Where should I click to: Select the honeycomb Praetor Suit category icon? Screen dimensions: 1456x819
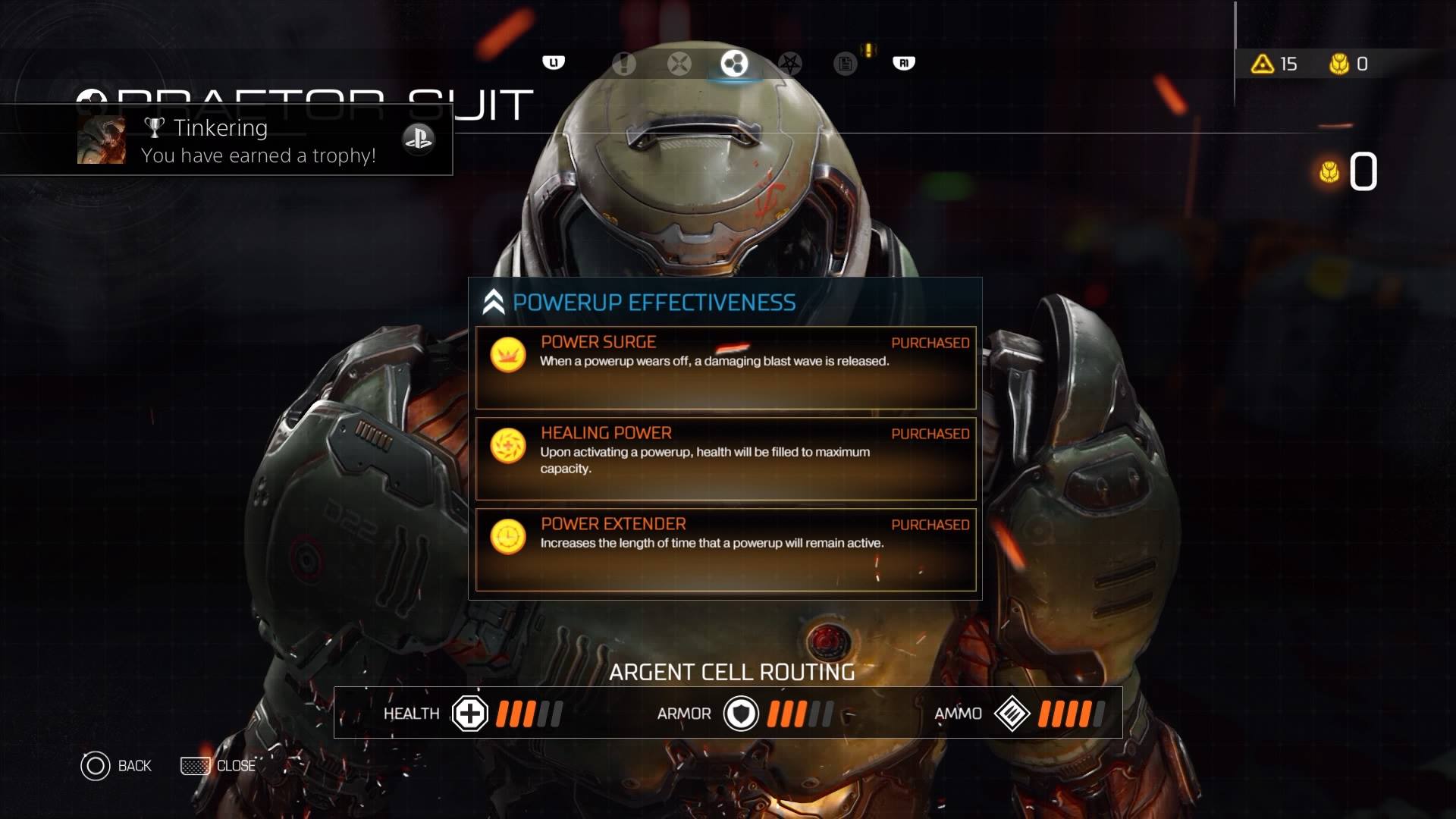coord(733,64)
